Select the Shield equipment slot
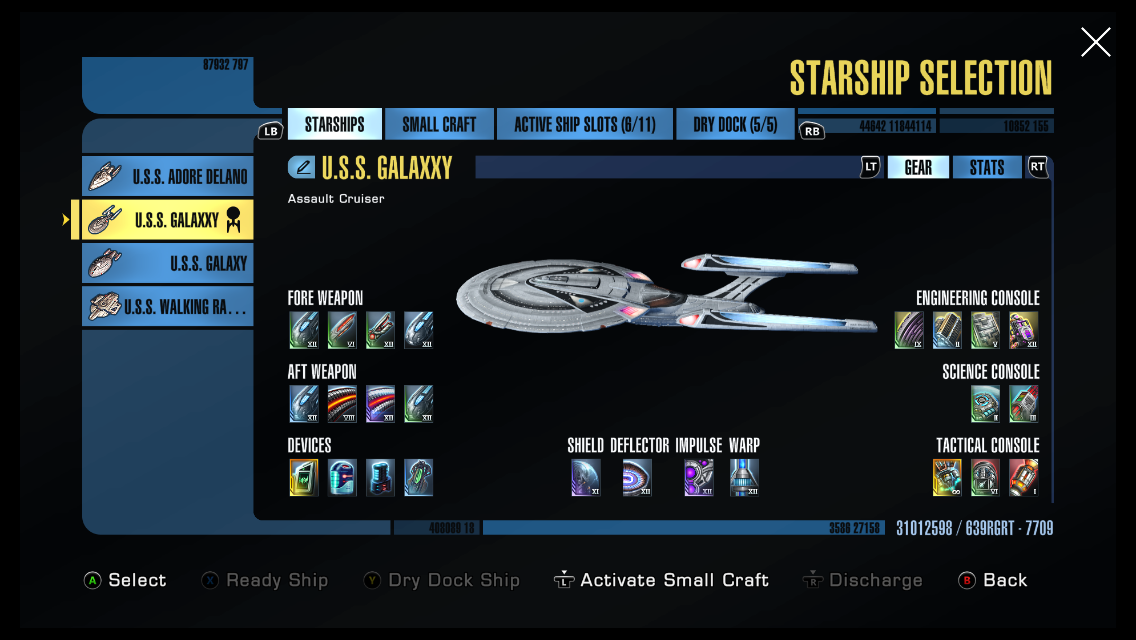The width and height of the screenshot is (1136, 640). tap(585, 477)
